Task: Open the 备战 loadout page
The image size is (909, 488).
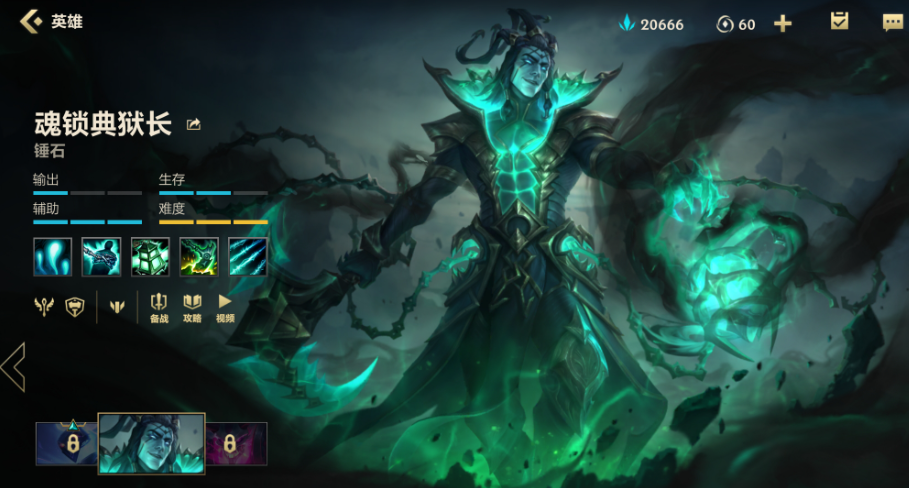Action: [x=159, y=307]
